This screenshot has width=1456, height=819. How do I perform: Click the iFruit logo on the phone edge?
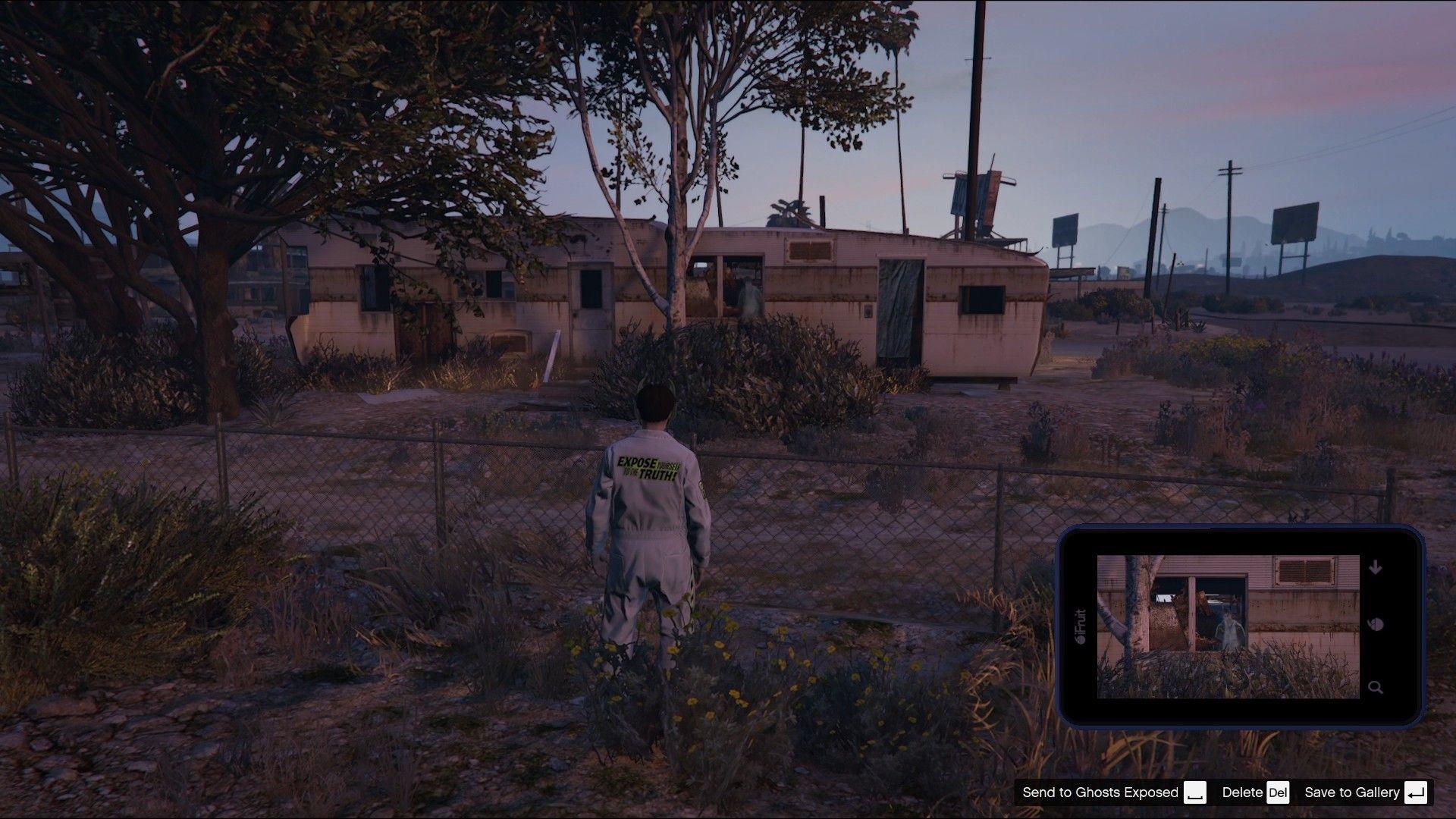(x=1080, y=622)
